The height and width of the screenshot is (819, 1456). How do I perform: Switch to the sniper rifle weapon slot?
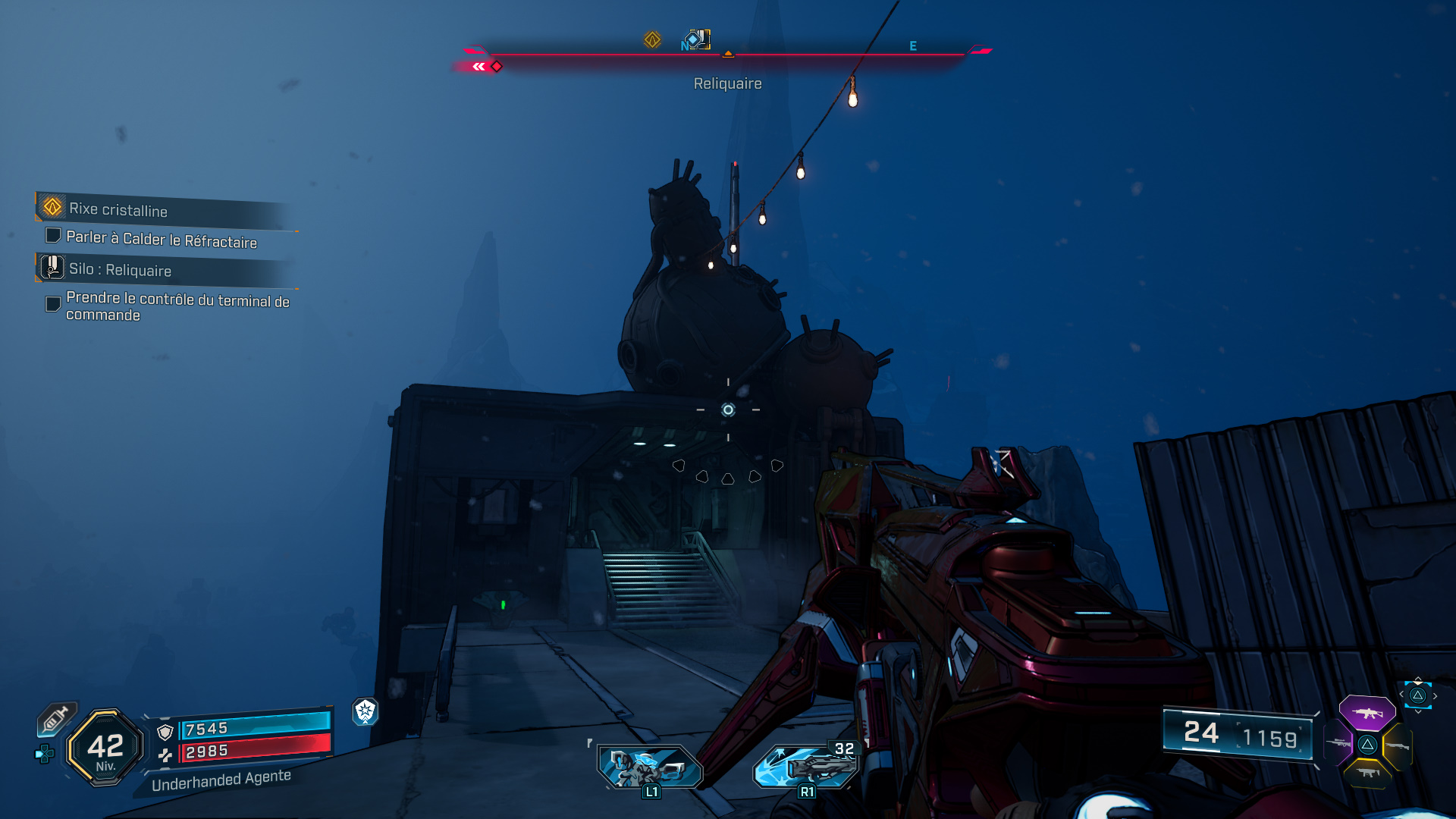(1338, 743)
